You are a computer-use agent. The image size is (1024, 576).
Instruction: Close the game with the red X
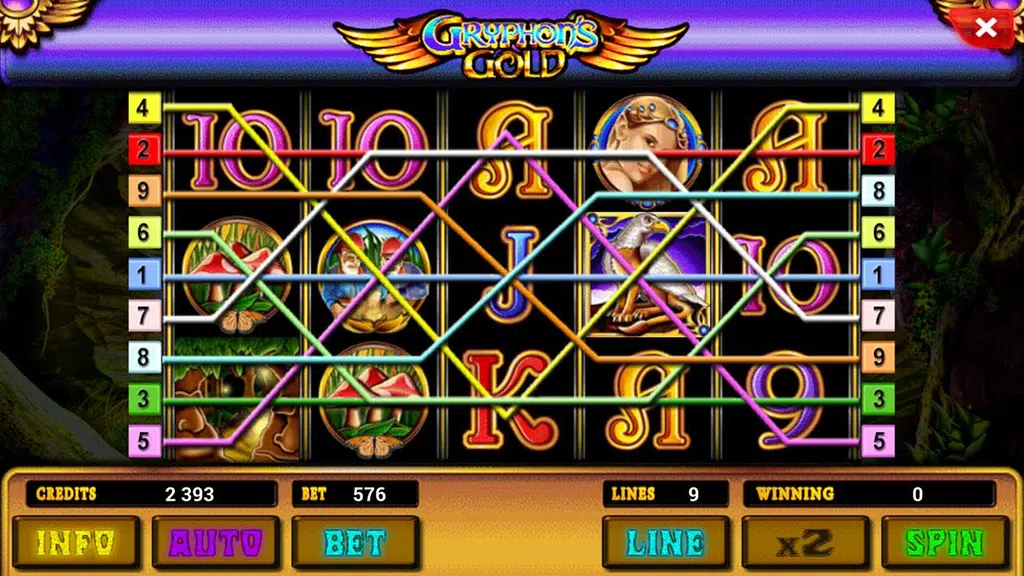coord(985,28)
